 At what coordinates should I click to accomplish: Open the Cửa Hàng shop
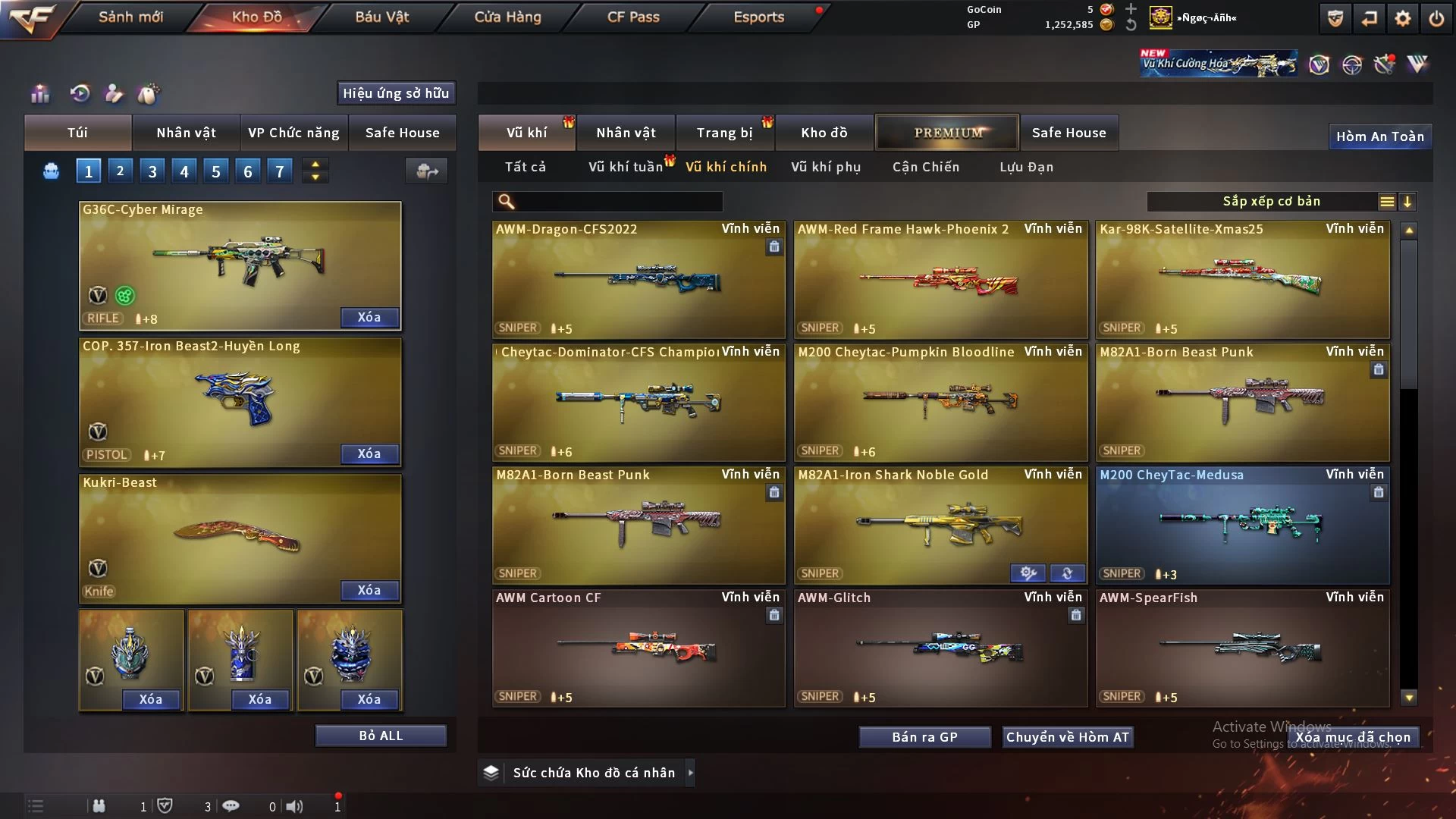[507, 17]
